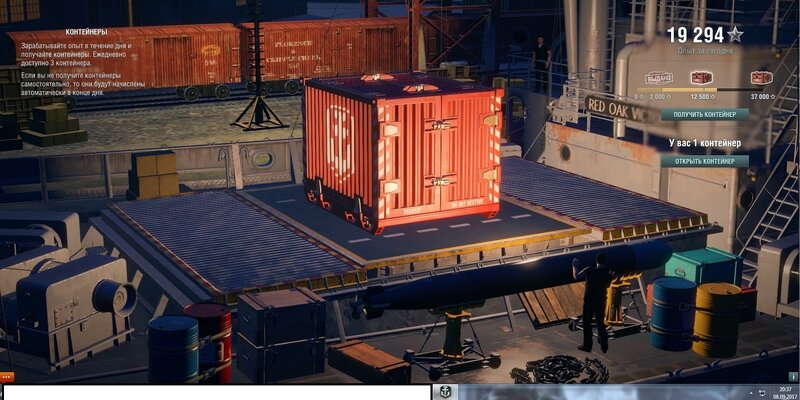Open the World of Warships taskbar icon
This screenshot has height=400, width=800.
click(444, 391)
